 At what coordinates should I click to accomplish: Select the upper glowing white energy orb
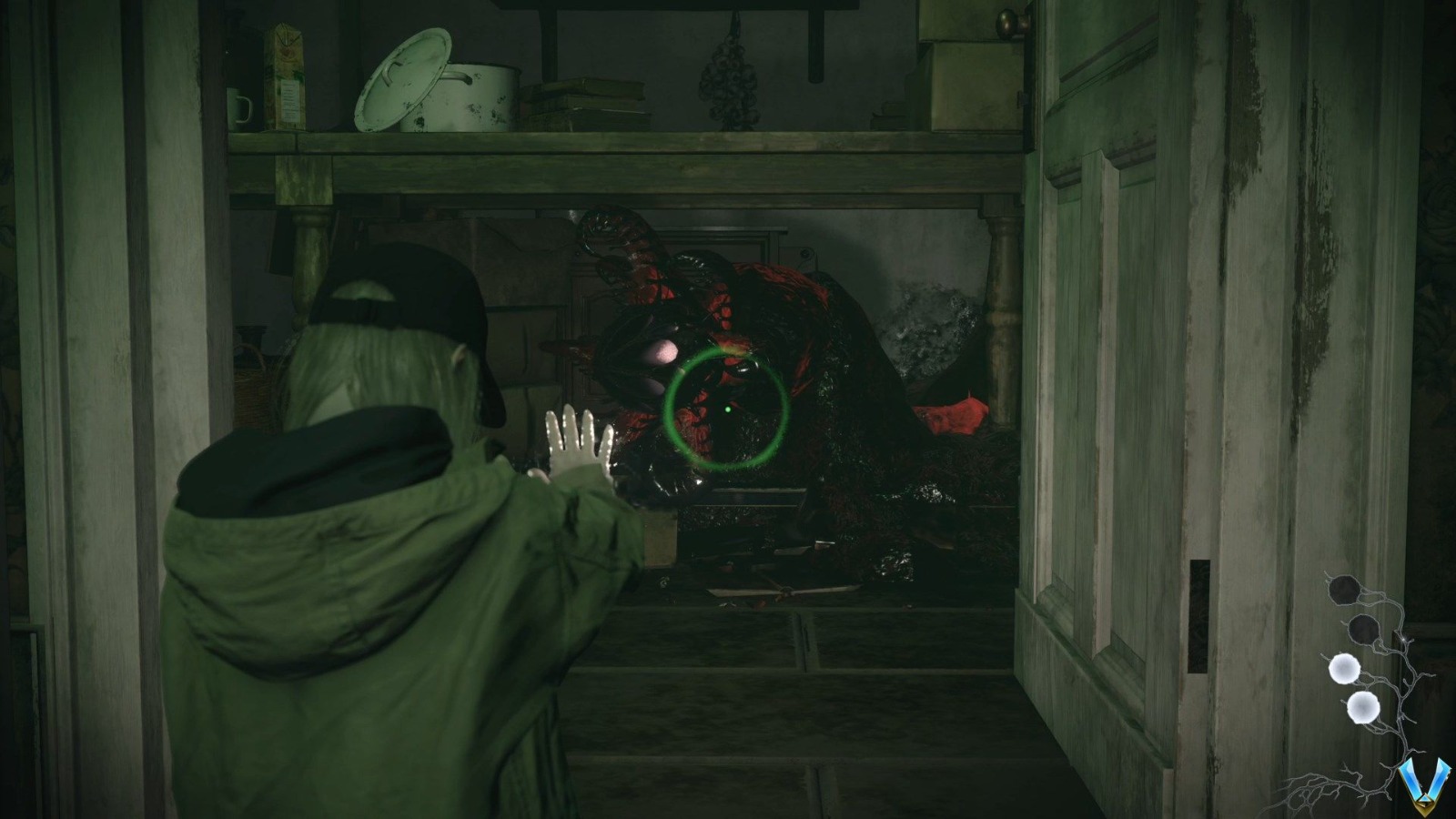pyautogui.click(x=1344, y=669)
